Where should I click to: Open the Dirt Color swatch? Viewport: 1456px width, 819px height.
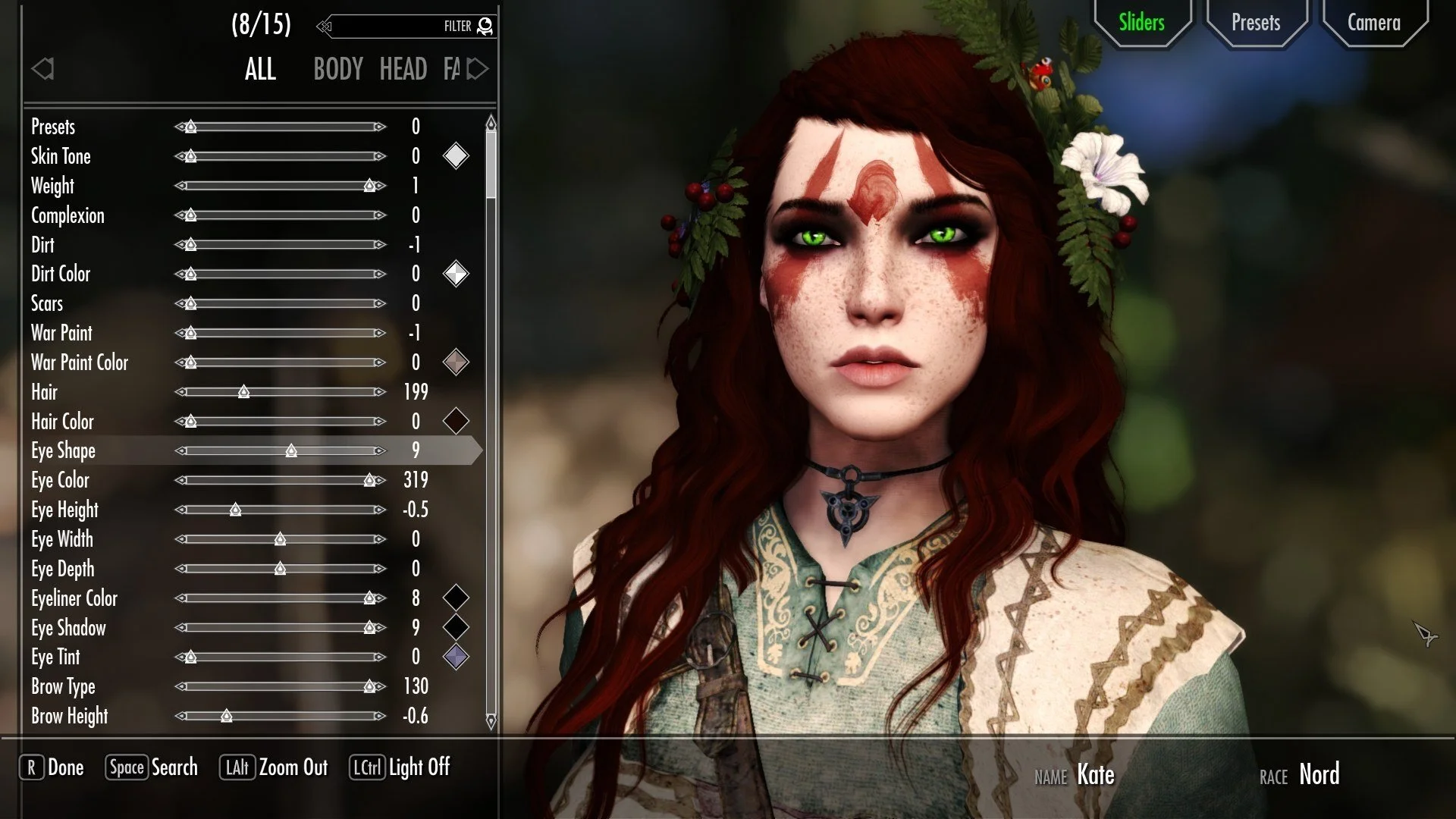(x=456, y=274)
